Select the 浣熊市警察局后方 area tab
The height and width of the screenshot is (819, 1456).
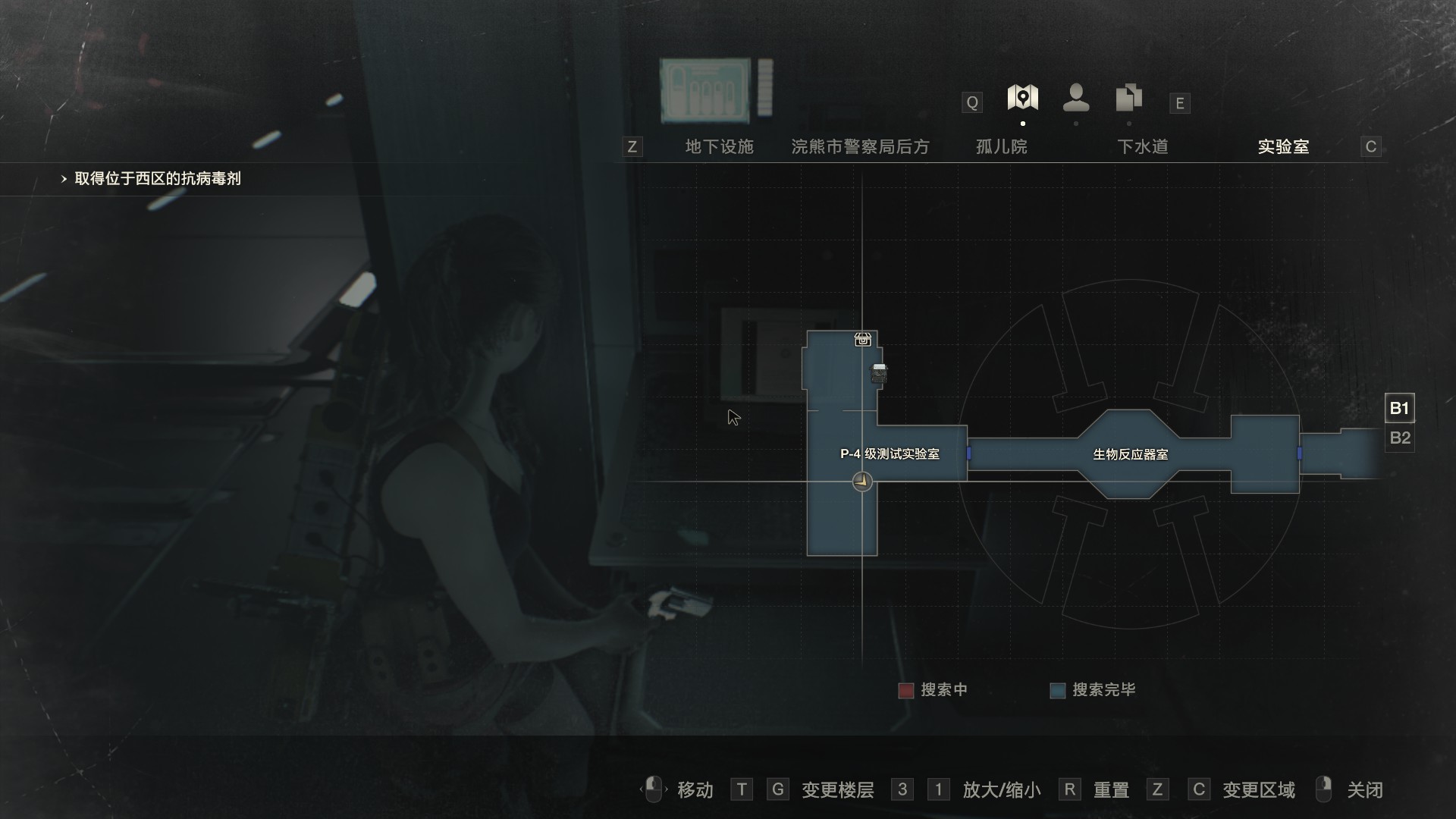[x=860, y=146]
